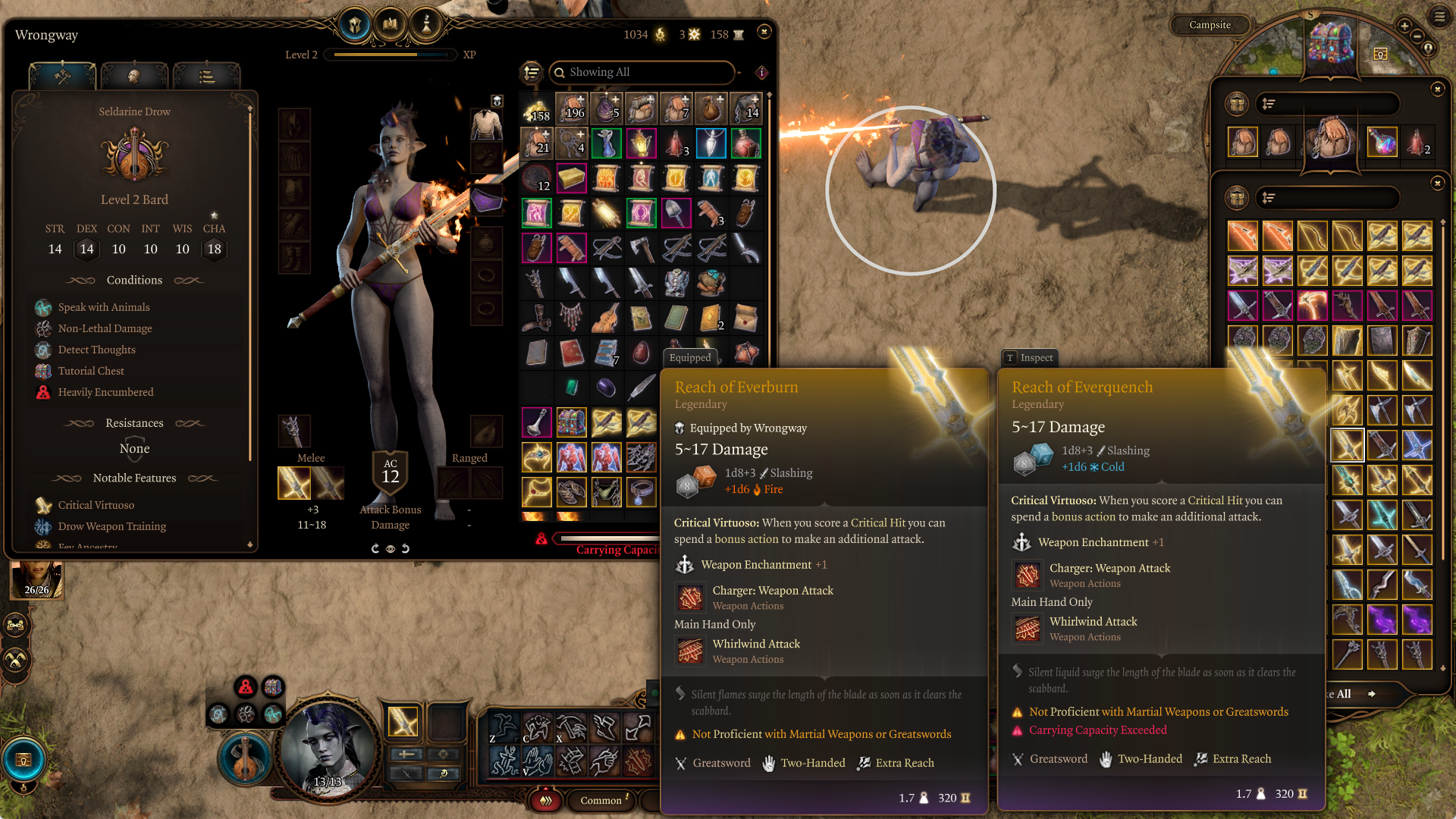
Task: Select the companion portrait showing 26/26
Action: tap(36, 580)
